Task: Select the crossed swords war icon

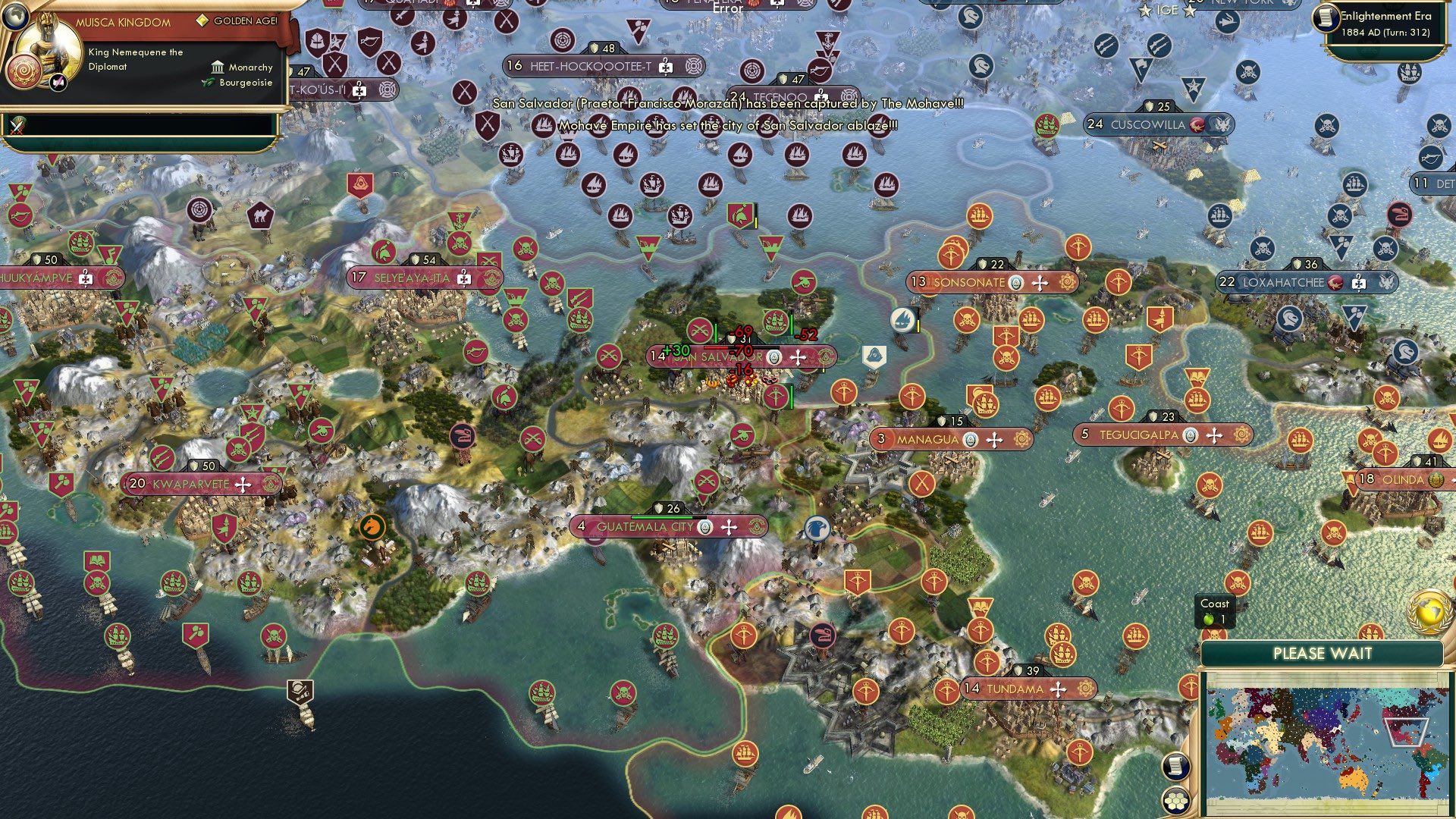Action: pos(17,126)
